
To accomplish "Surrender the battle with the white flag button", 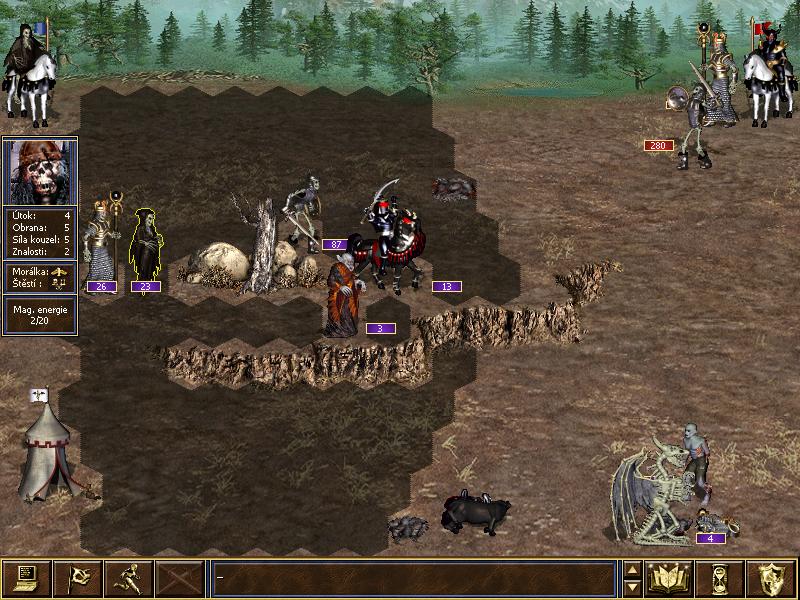I will [77, 578].
